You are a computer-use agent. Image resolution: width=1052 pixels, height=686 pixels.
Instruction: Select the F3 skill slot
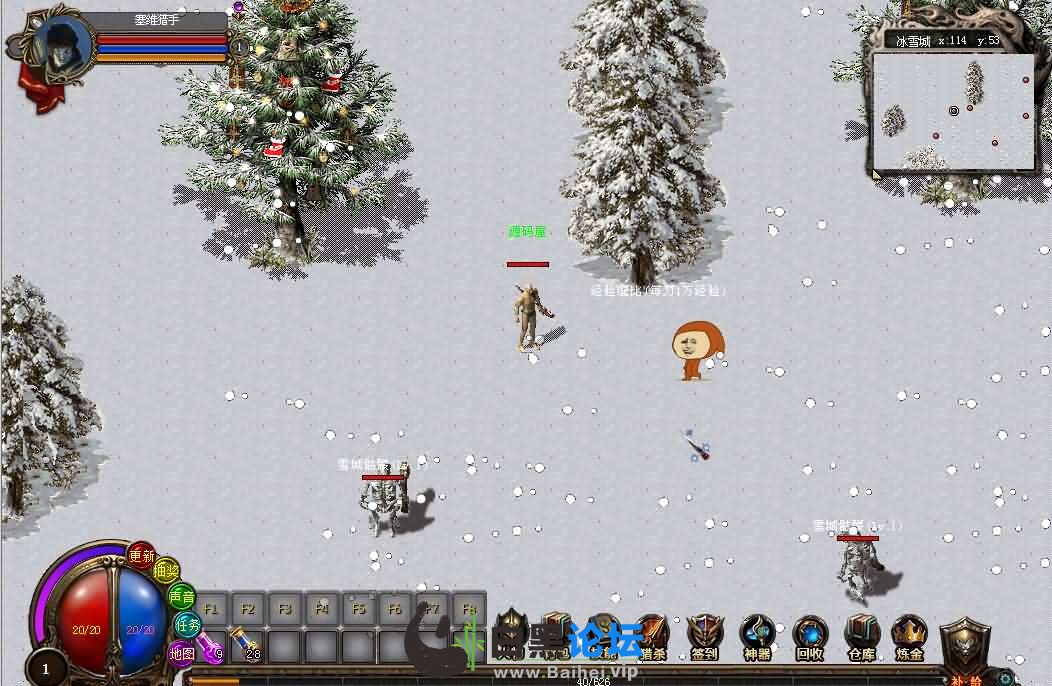pyautogui.click(x=285, y=608)
